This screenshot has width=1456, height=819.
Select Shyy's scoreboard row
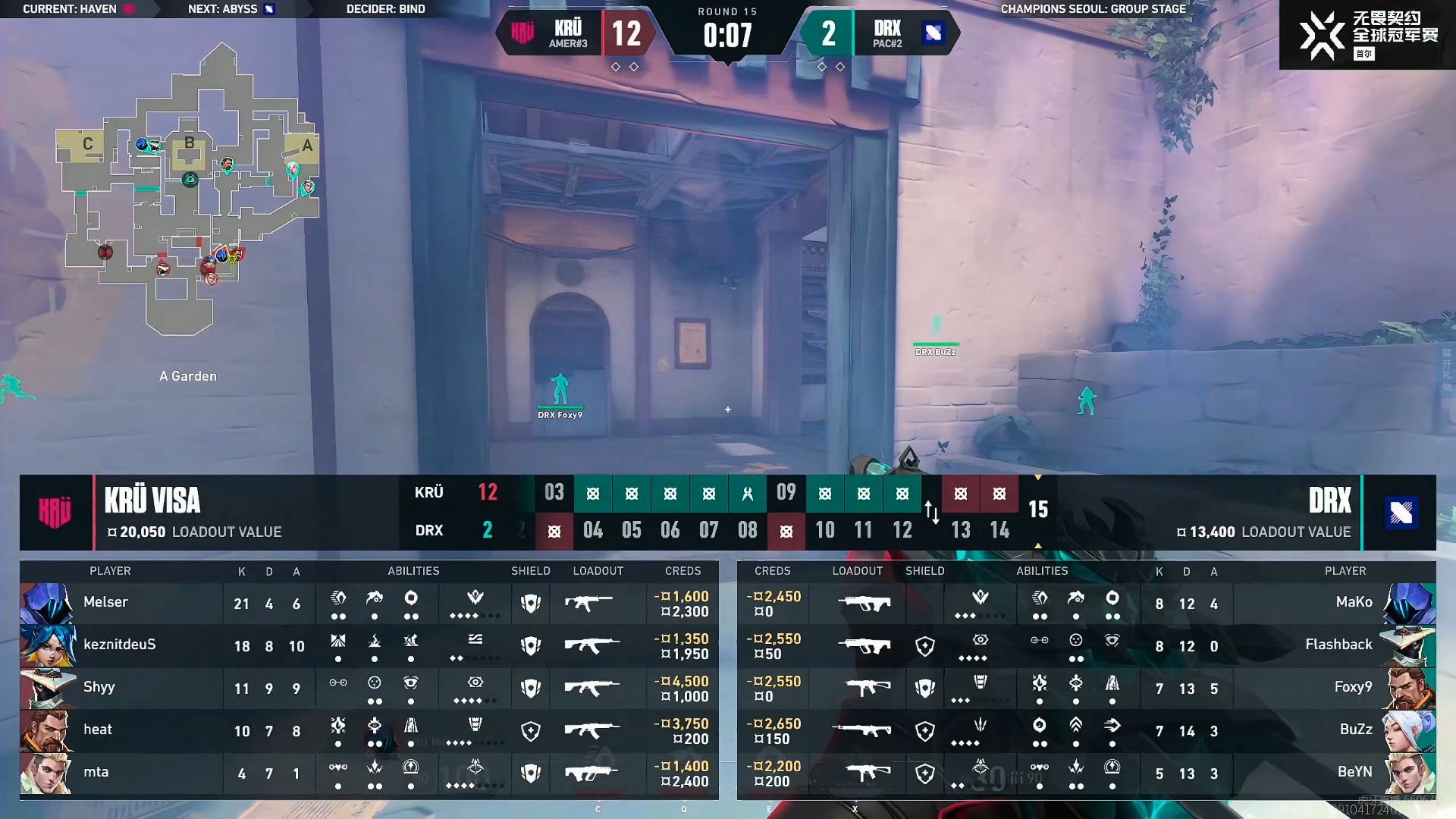click(369, 689)
